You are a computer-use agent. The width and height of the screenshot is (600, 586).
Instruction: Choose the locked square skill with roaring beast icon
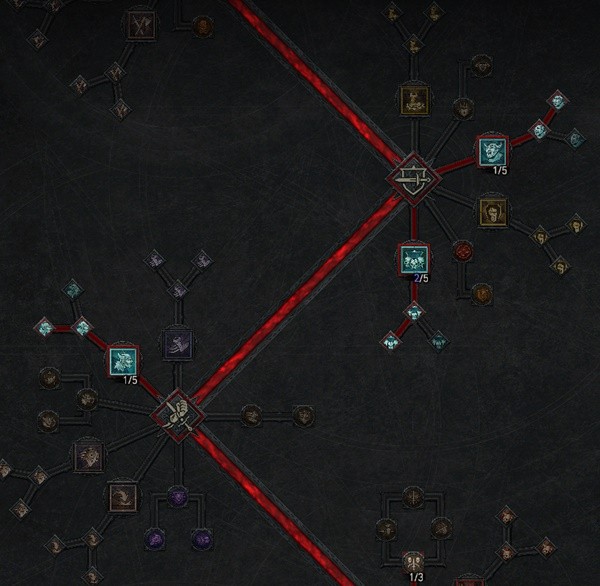tap(89, 457)
